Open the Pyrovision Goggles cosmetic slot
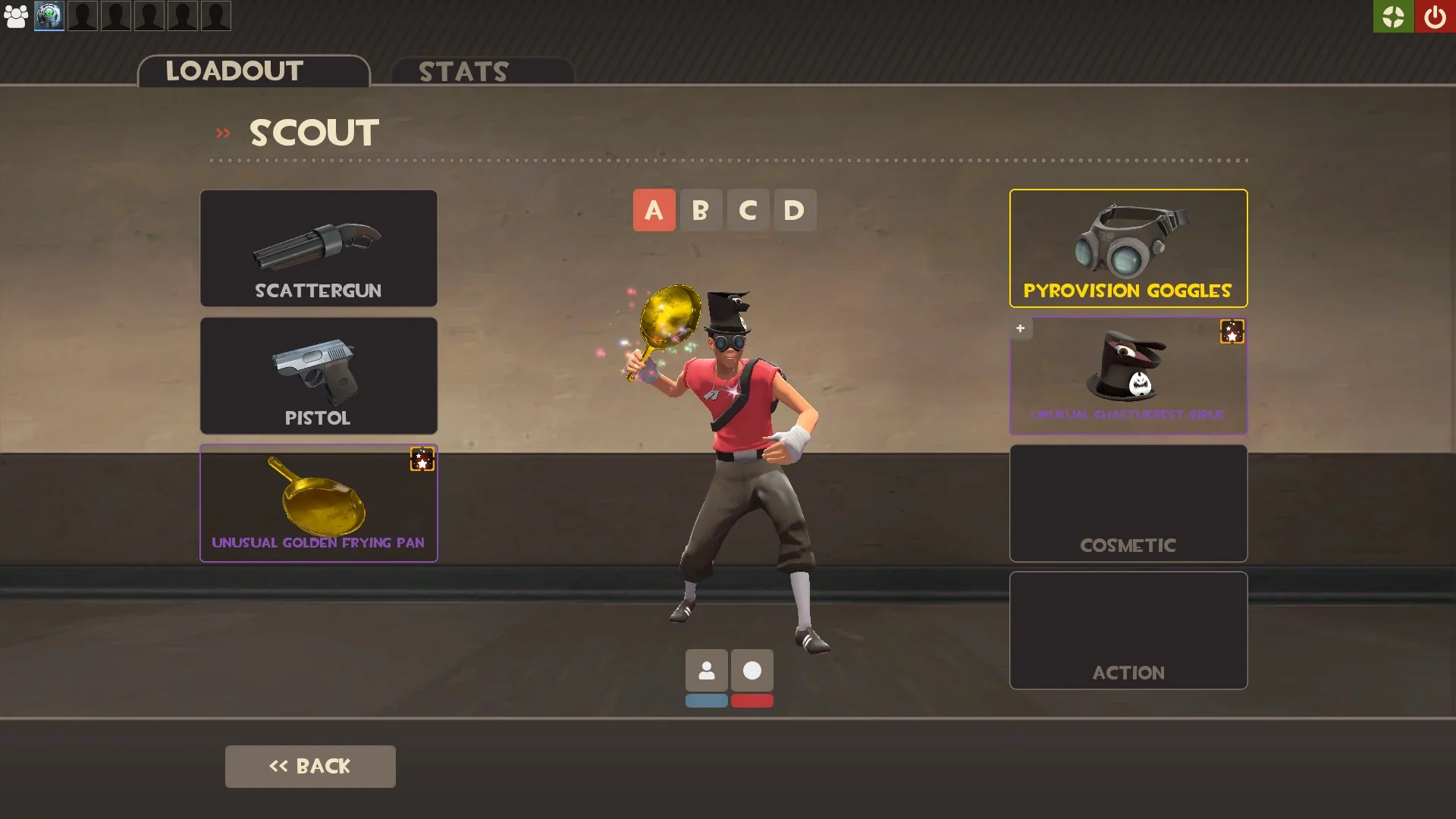The width and height of the screenshot is (1456, 819). click(1128, 248)
